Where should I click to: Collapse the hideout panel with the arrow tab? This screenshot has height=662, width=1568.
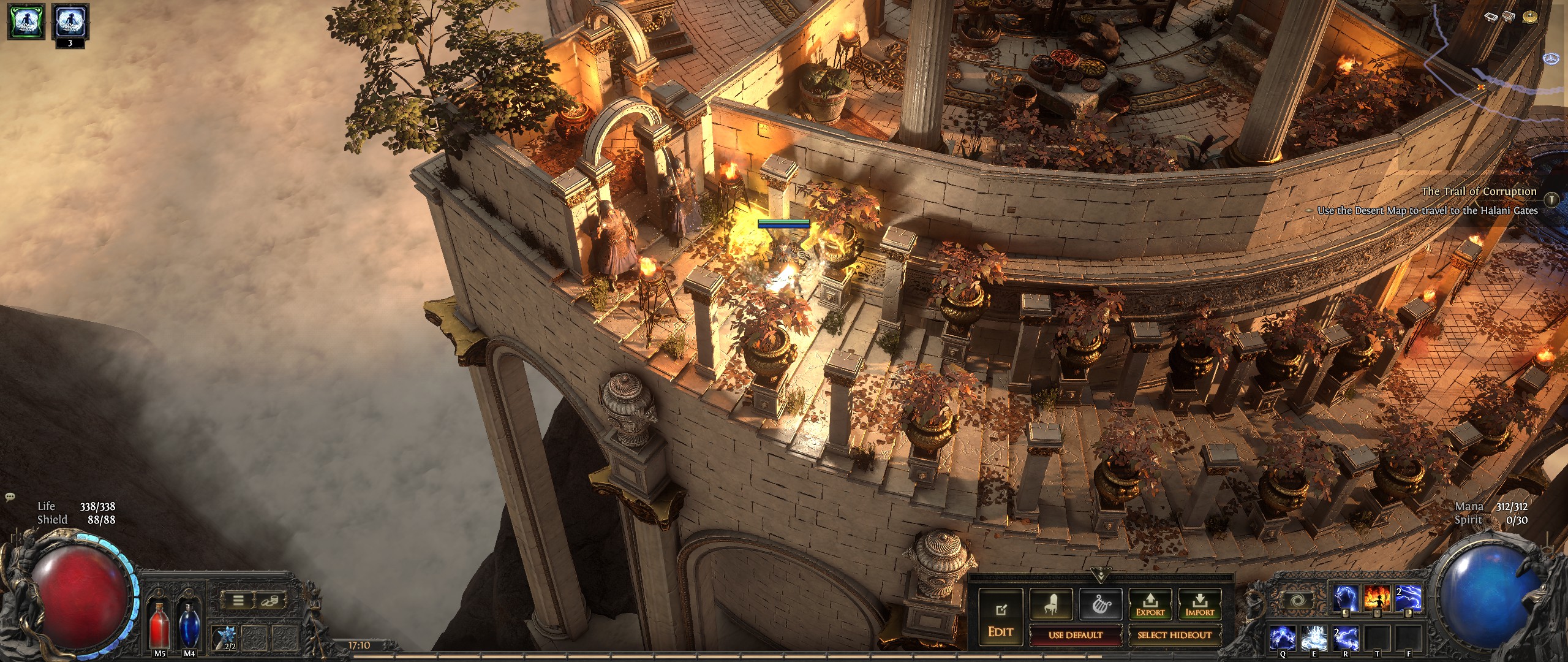click(x=1101, y=576)
